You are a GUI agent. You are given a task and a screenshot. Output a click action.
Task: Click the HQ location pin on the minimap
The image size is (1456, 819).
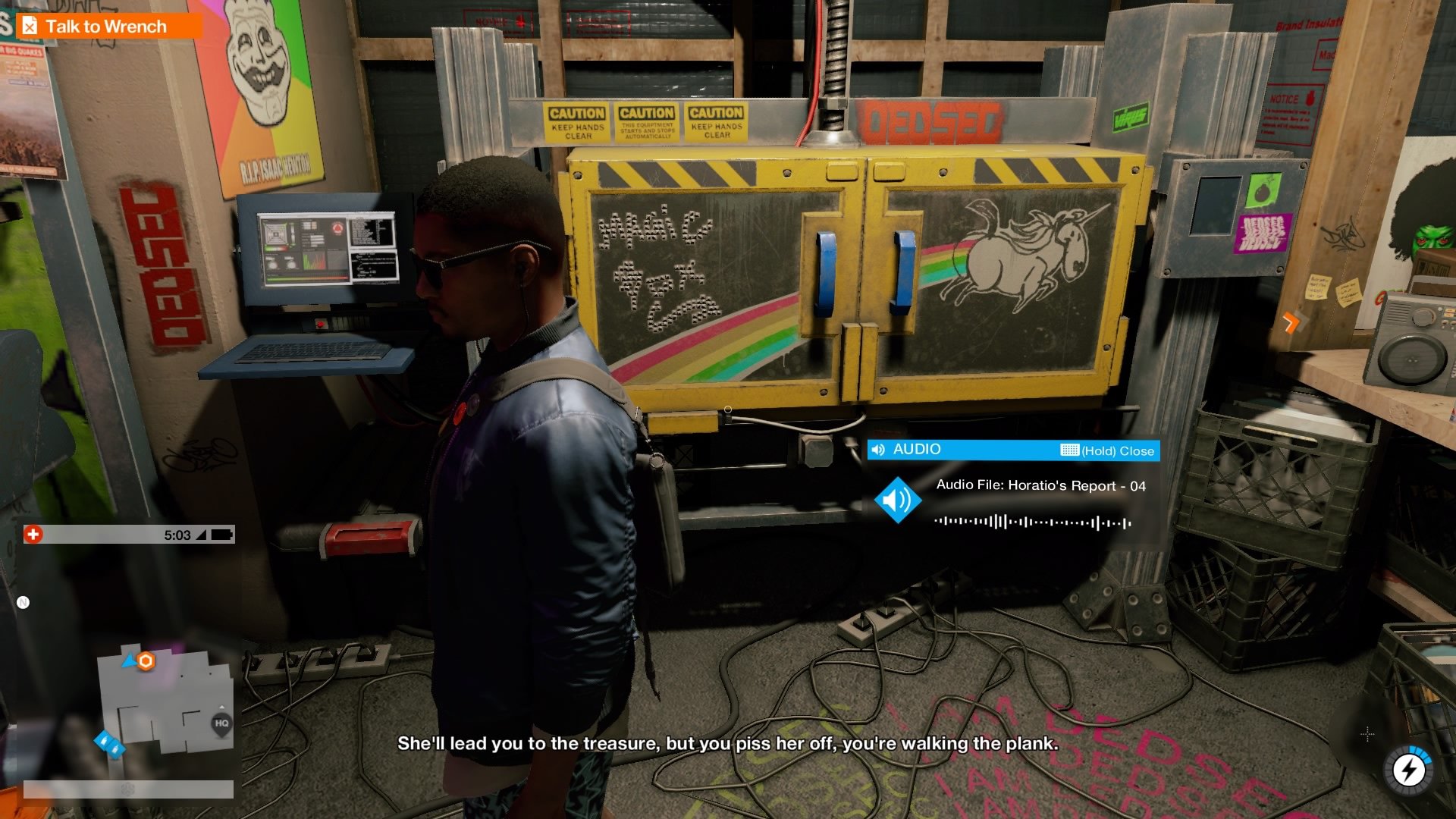tap(221, 722)
